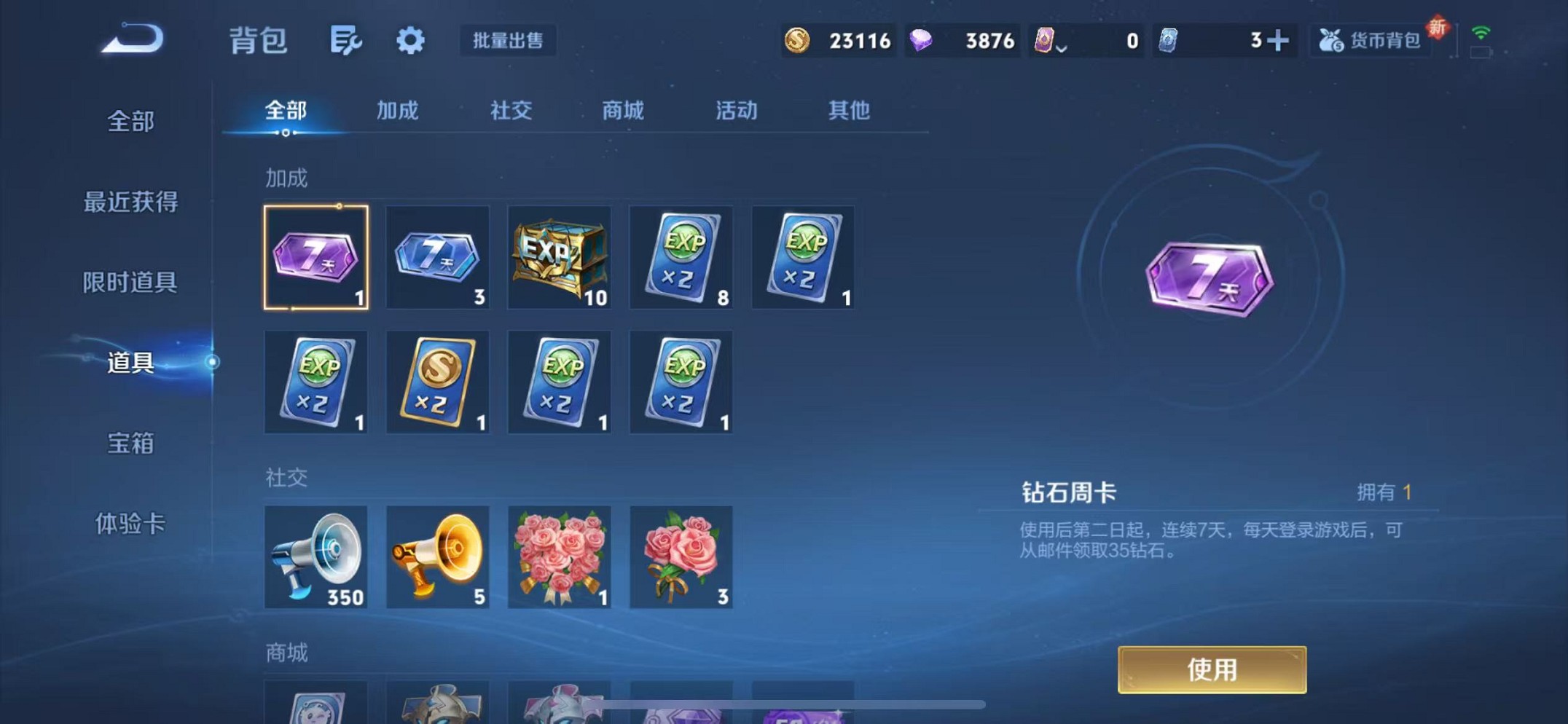Select the gold coin x2 boost card
This screenshot has height=724, width=1568.
click(437, 382)
